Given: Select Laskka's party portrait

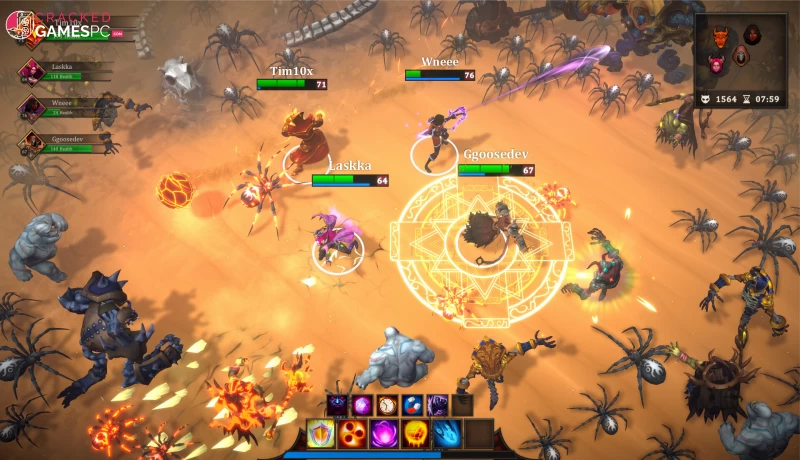Looking at the screenshot, I should (x=31, y=71).
